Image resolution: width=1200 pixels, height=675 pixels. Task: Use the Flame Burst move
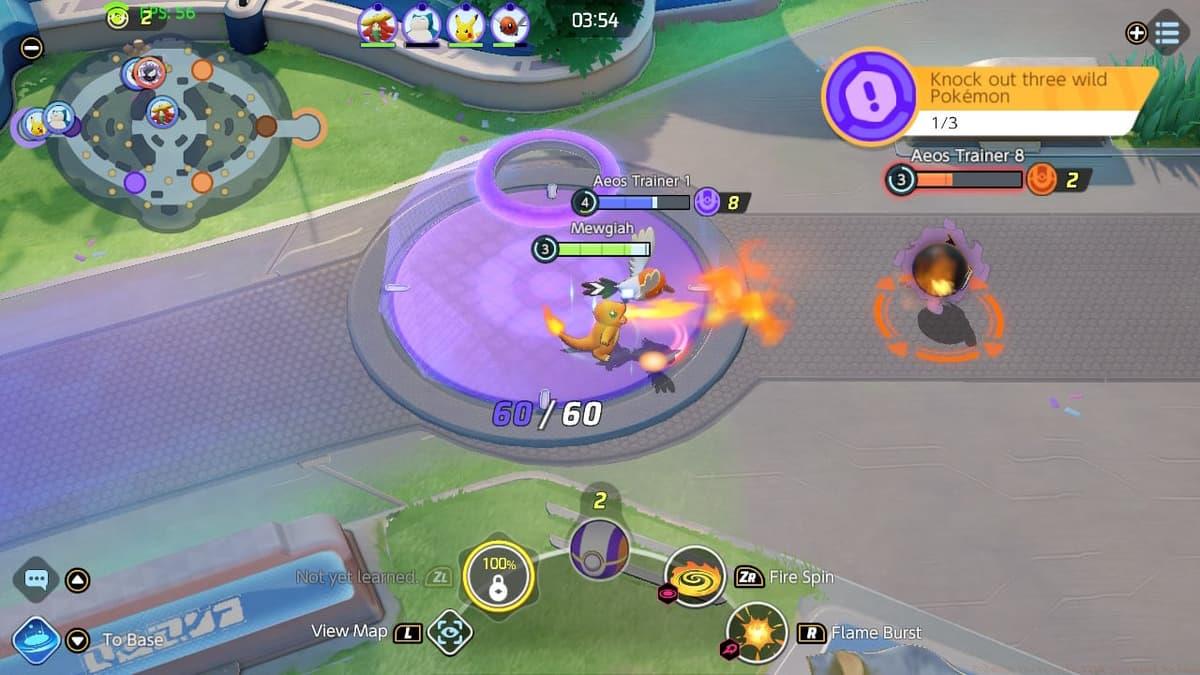(757, 632)
